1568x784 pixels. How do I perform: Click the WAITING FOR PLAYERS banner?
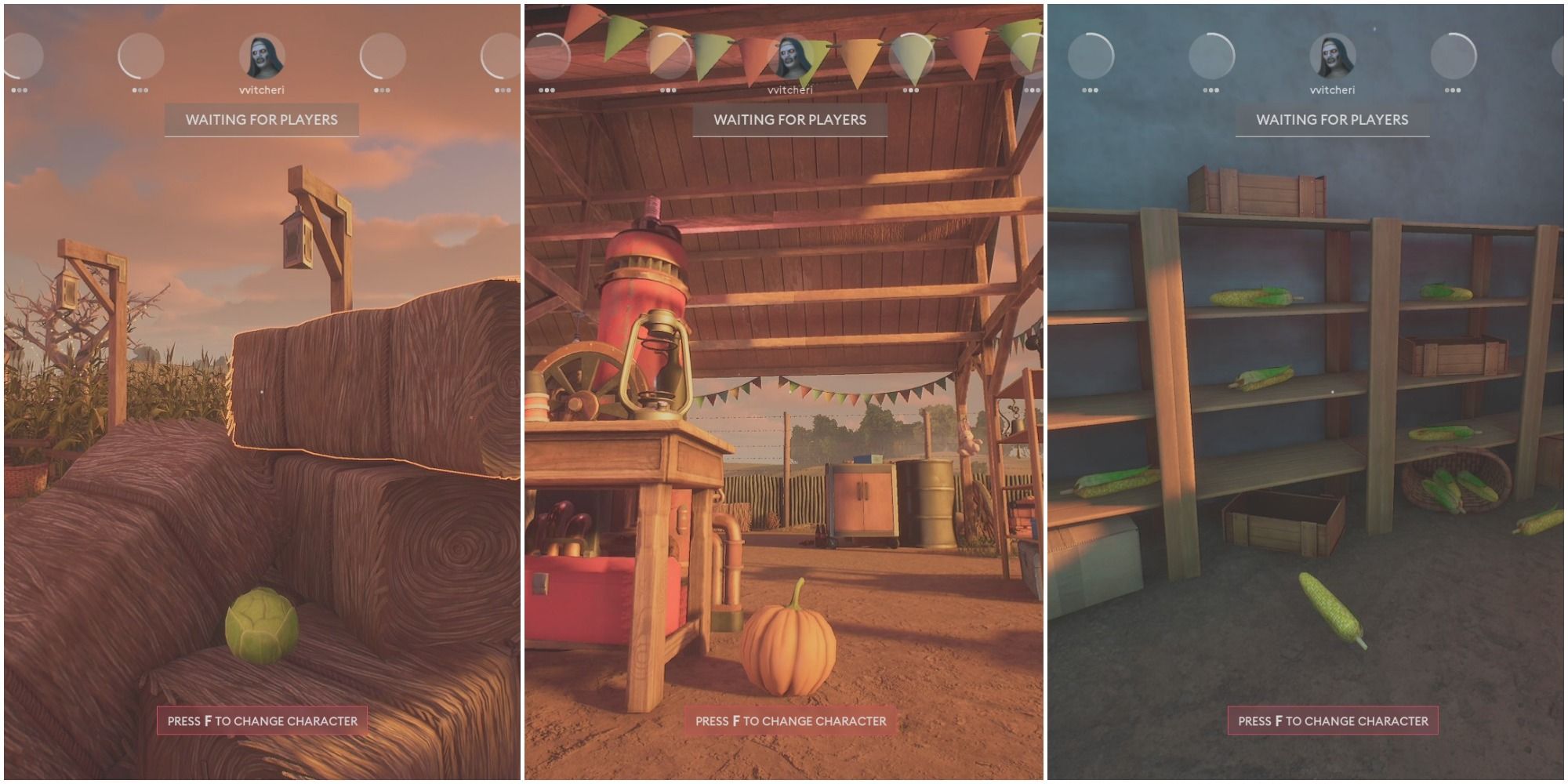click(x=261, y=120)
